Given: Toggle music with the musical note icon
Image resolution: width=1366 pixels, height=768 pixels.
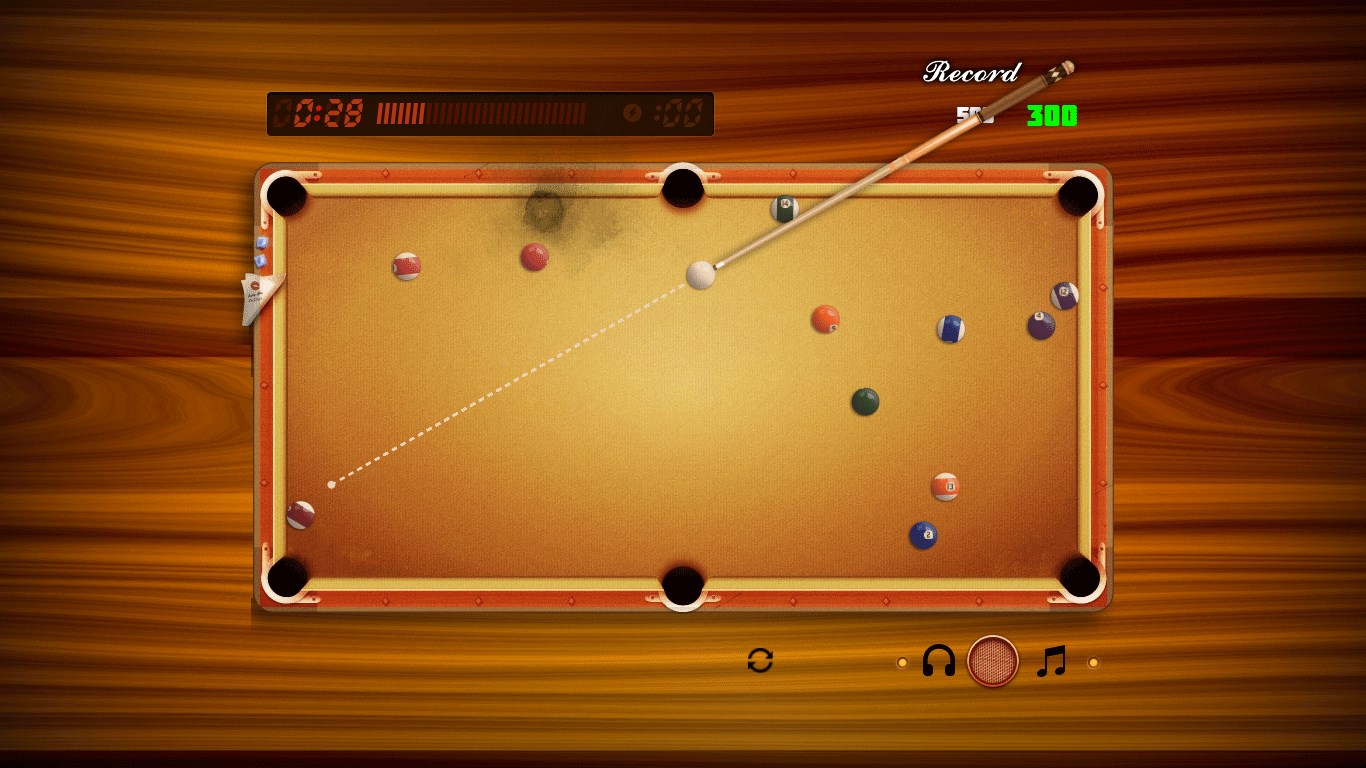Looking at the screenshot, I should point(1051,661).
